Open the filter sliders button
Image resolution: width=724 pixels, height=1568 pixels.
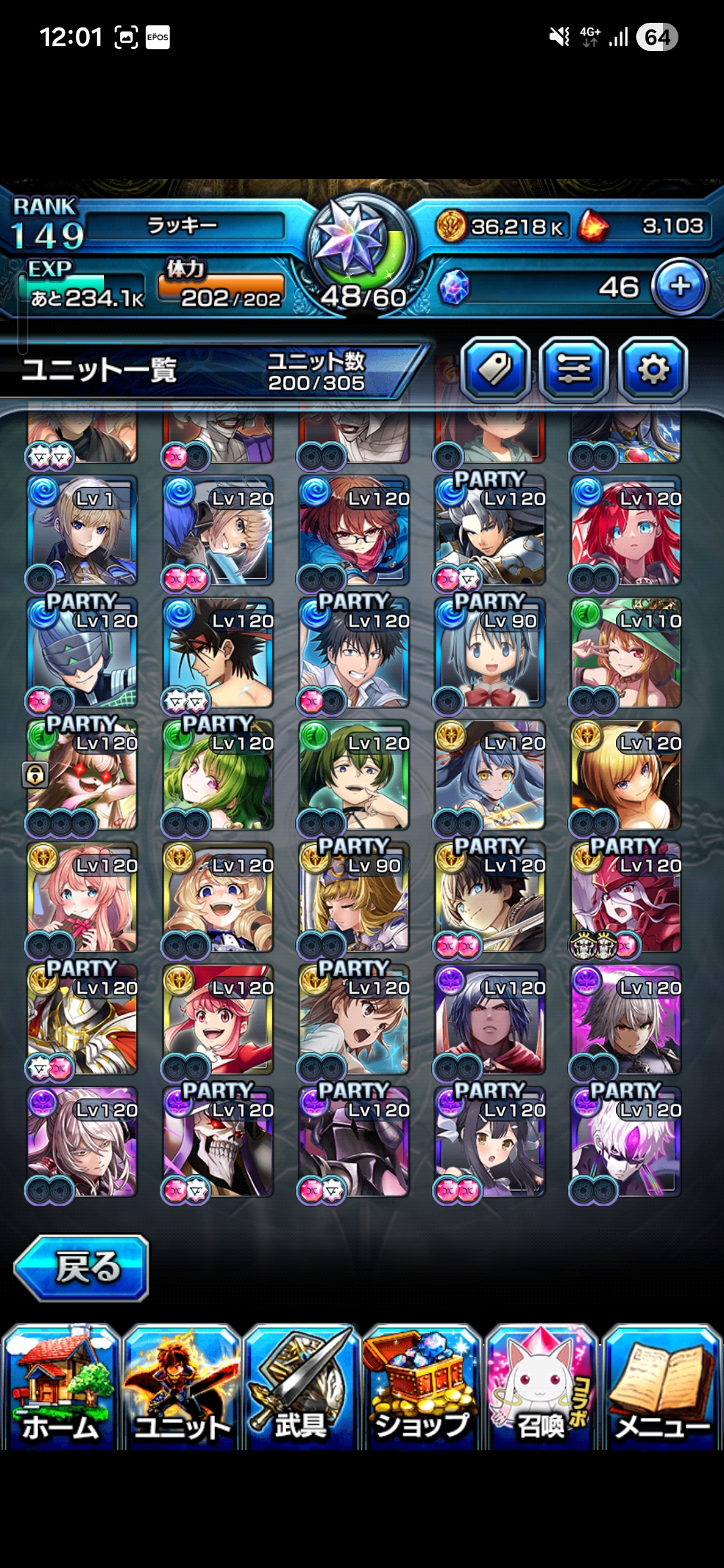(574, 369)
